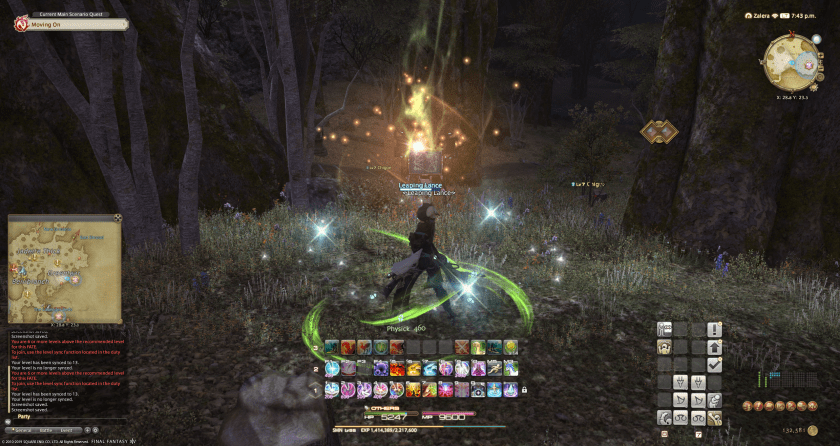Switch to the General chat tab
This screenshot has width=840, height=446.
tap(23, 429)
